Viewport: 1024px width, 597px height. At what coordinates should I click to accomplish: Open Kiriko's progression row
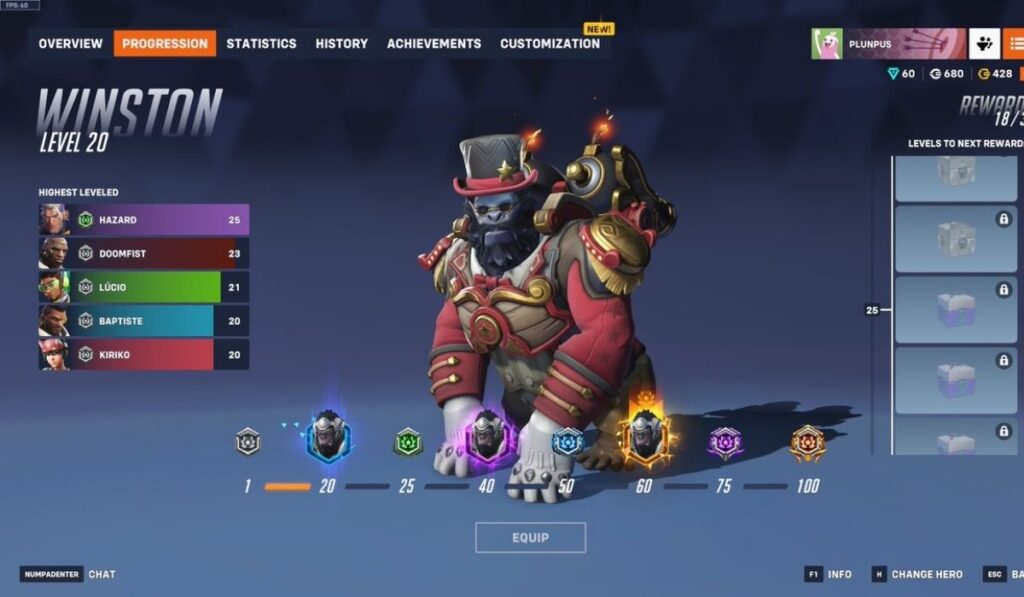point(144,355)
